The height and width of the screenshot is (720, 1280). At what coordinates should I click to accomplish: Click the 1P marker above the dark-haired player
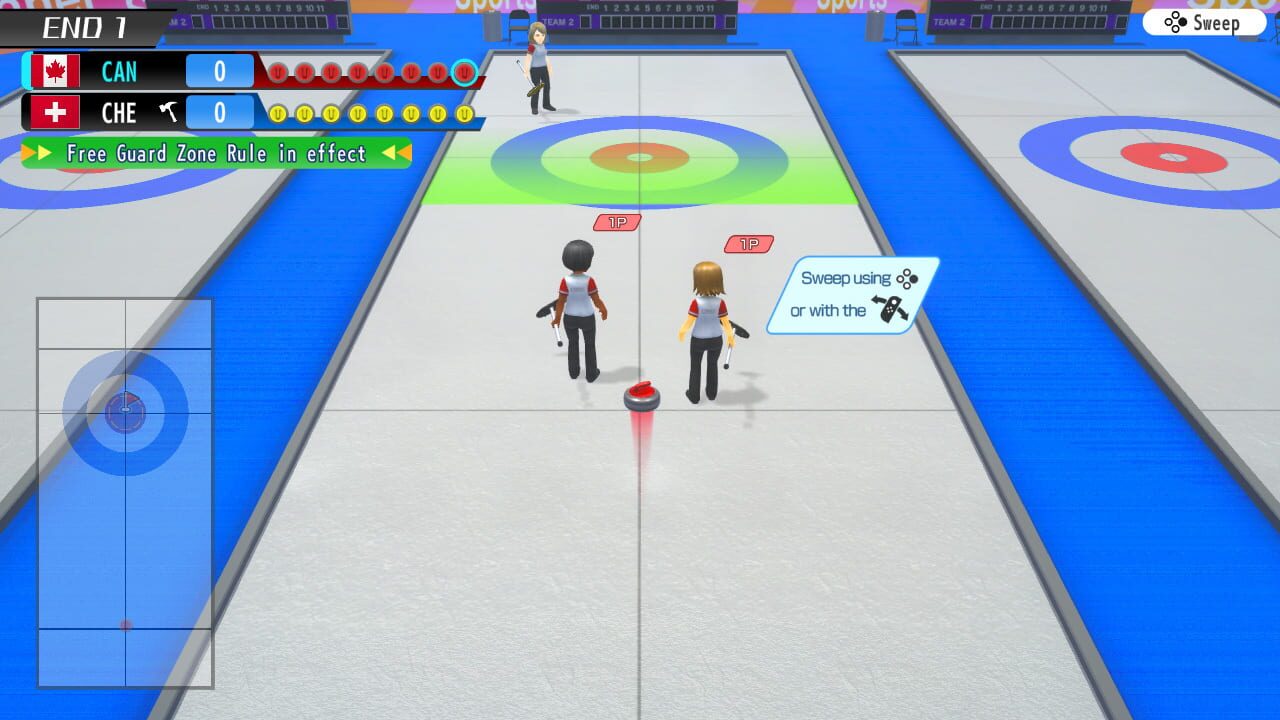(x=616, y=222)
